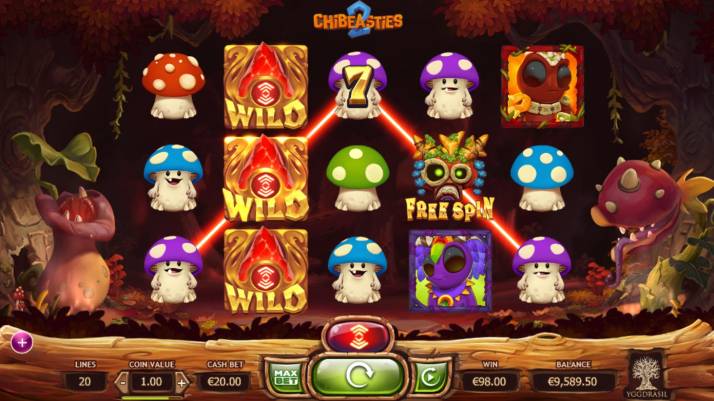Increase the coin value with plus

point(181,381)
